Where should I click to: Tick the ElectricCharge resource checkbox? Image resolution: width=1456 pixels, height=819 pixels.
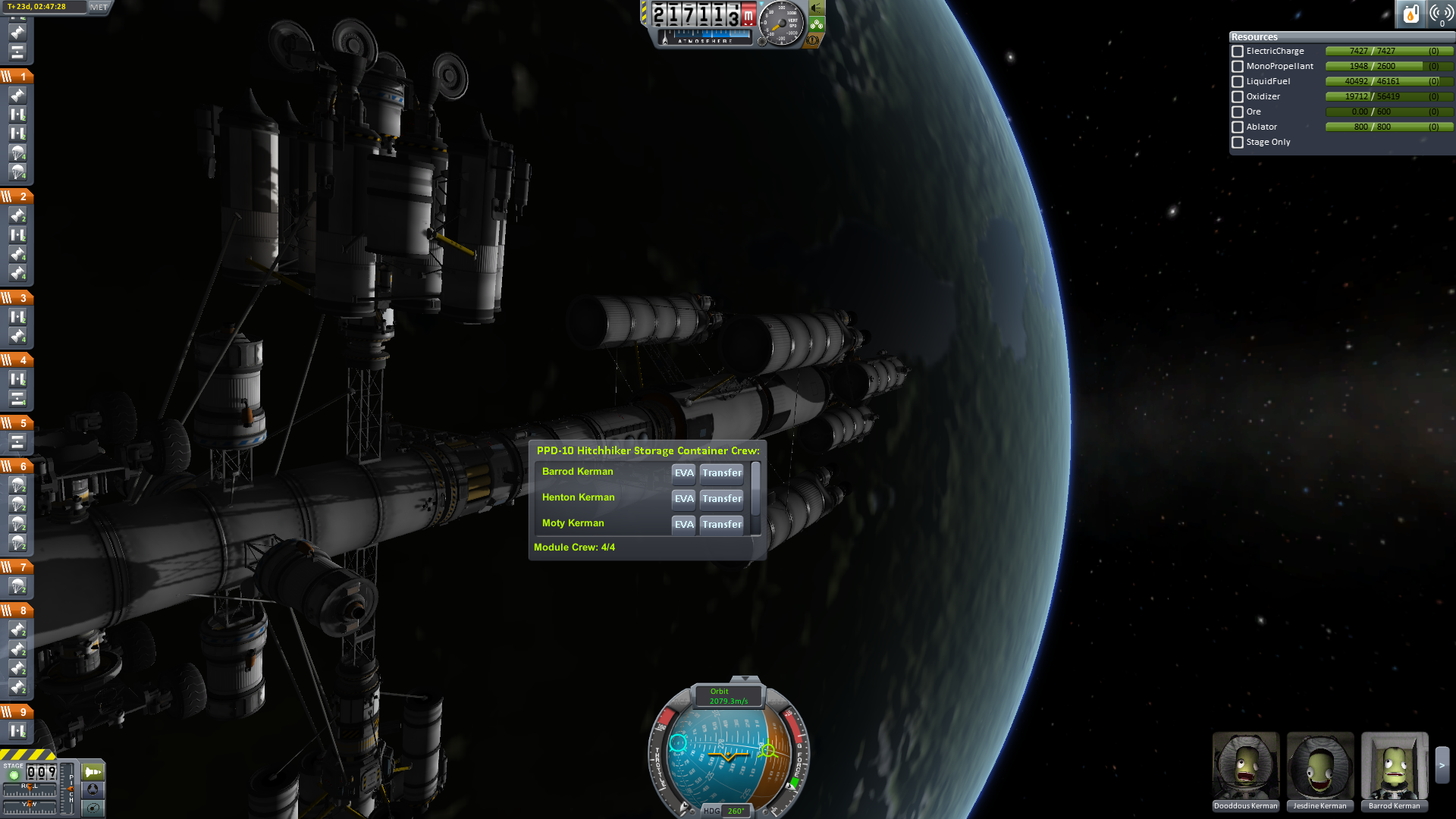[1238, 52]
